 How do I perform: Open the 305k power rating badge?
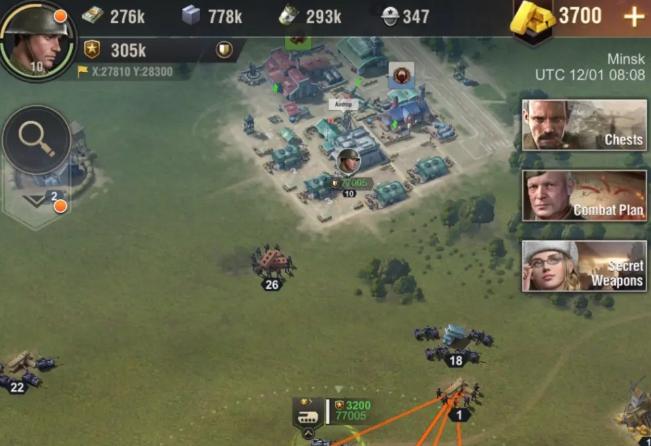116,49
